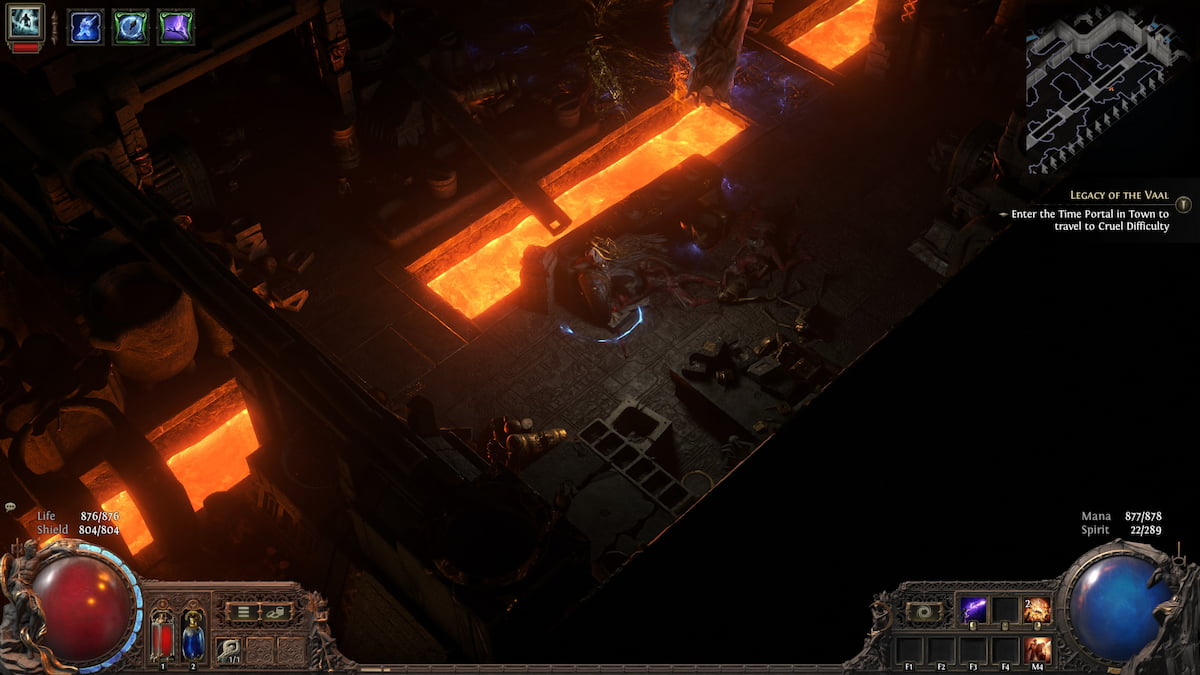The image size is (1200, 675).
Task: Activate the M4 fire skill
Action: pos(1037,648)
